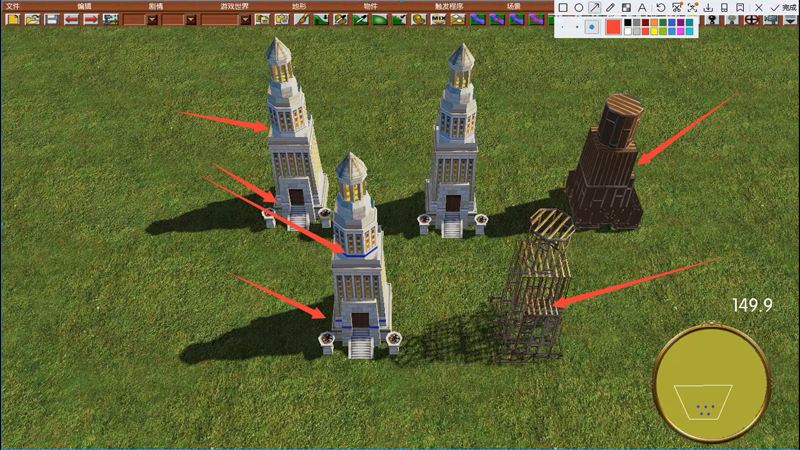Open the 剧情 menu
This screenshot has height=450, width=800.
156,6
